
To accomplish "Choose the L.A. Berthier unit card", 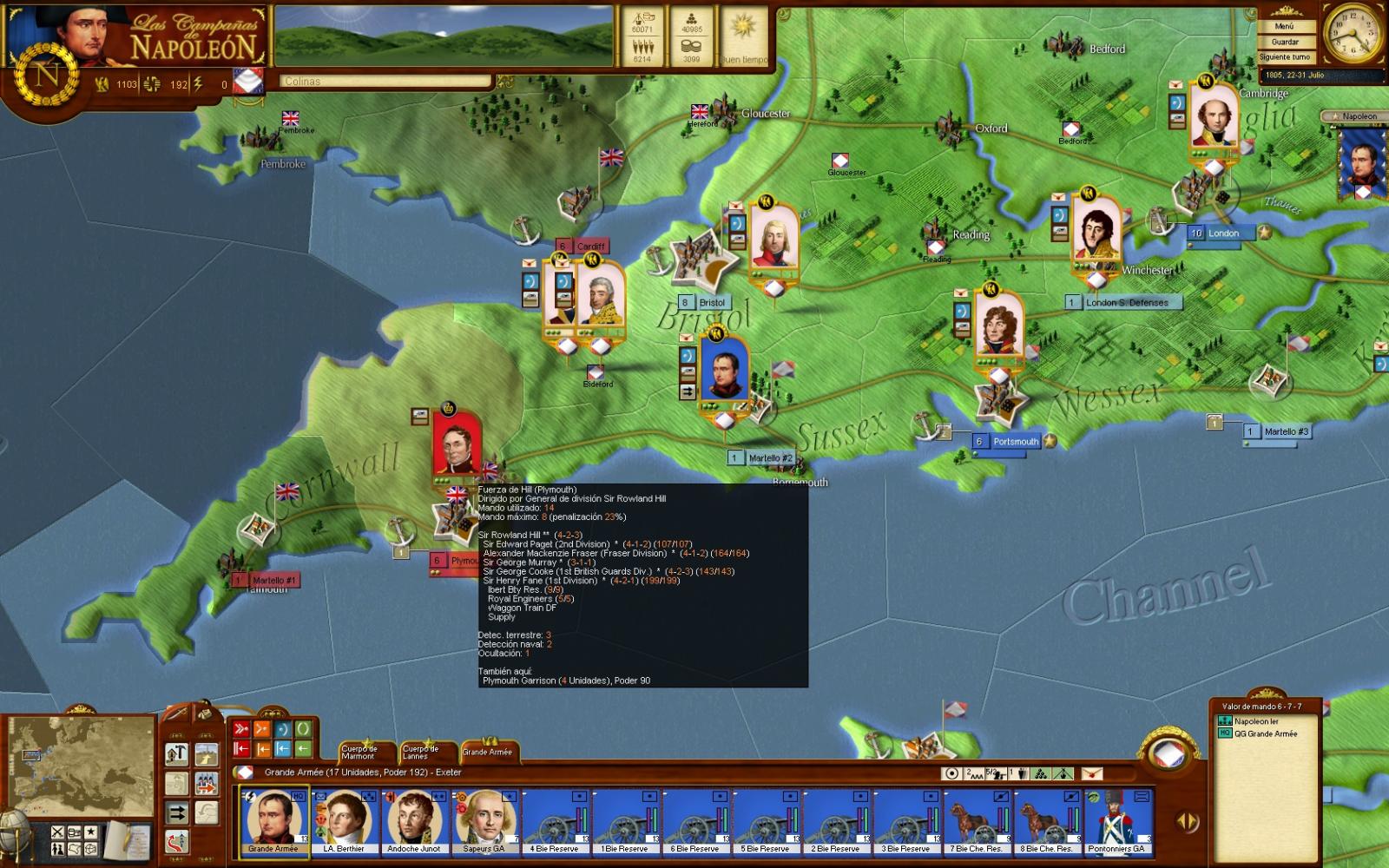I will 344,820.
